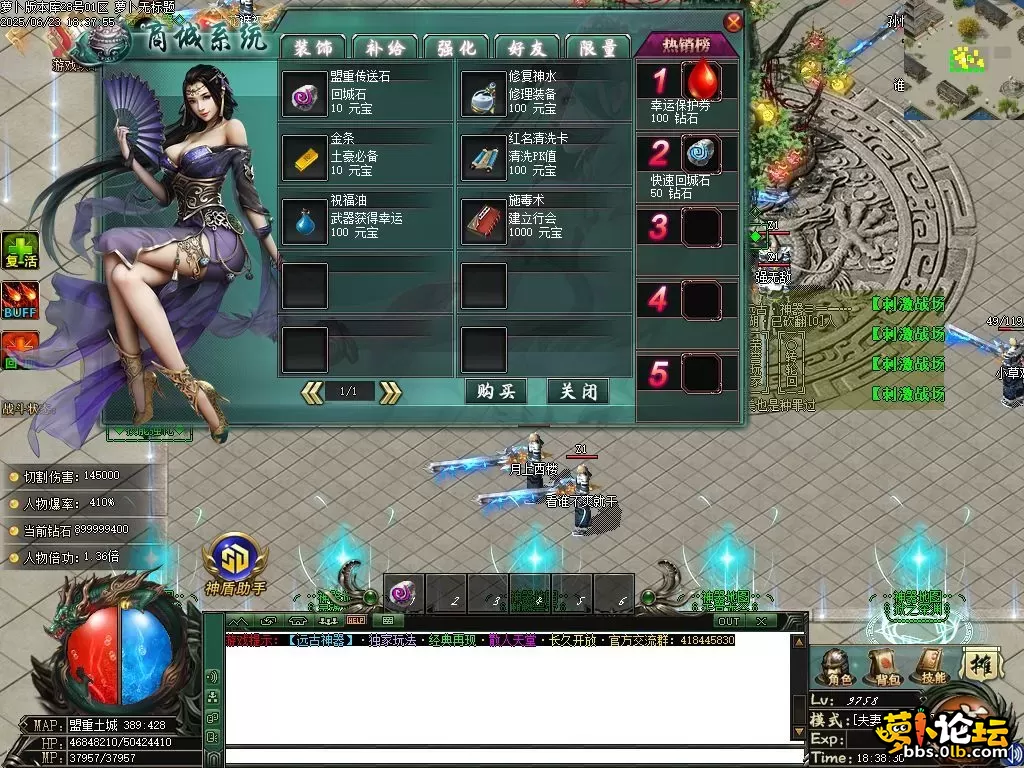Select the 祝福油 blessing oil potion
The height and width of the screenshot is (768, 1024).
pyautogui.click(x=304, y=220)
